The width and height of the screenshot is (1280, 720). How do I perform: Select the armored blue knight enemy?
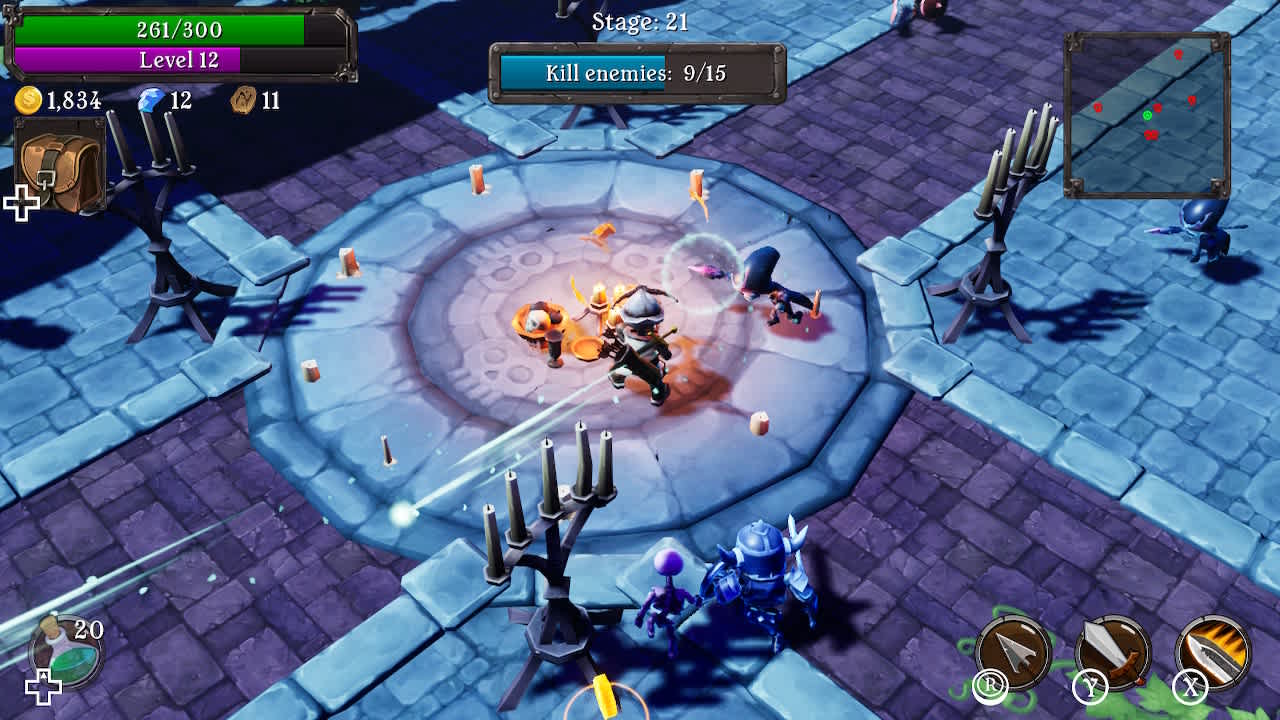pos(757,576)
